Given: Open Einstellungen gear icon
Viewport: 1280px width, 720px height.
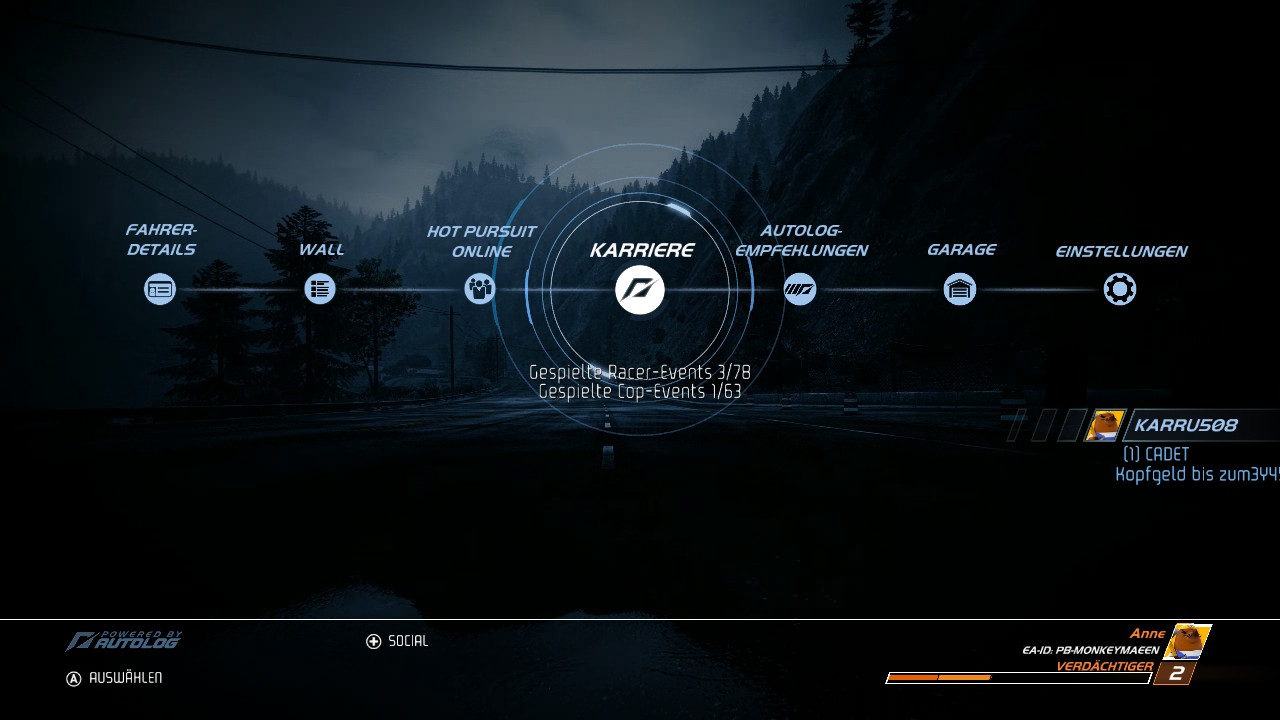Looking at the screenshot, I should [x=1120, y=289].
